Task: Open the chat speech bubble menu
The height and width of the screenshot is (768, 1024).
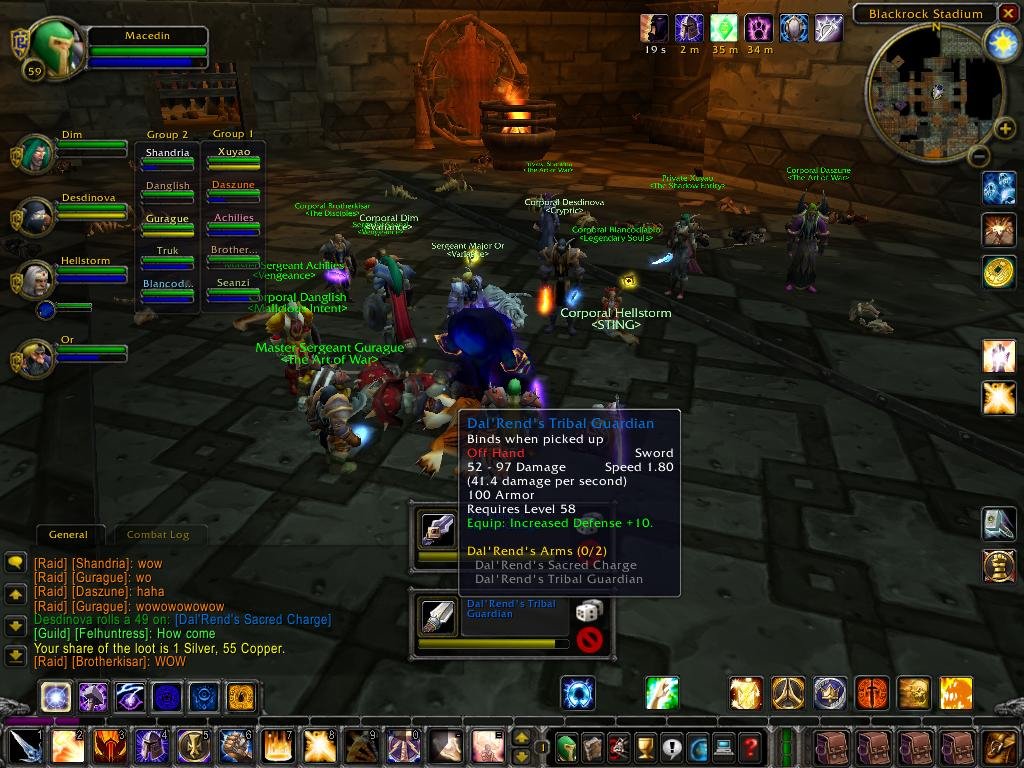Action: (x=15, y=563)
